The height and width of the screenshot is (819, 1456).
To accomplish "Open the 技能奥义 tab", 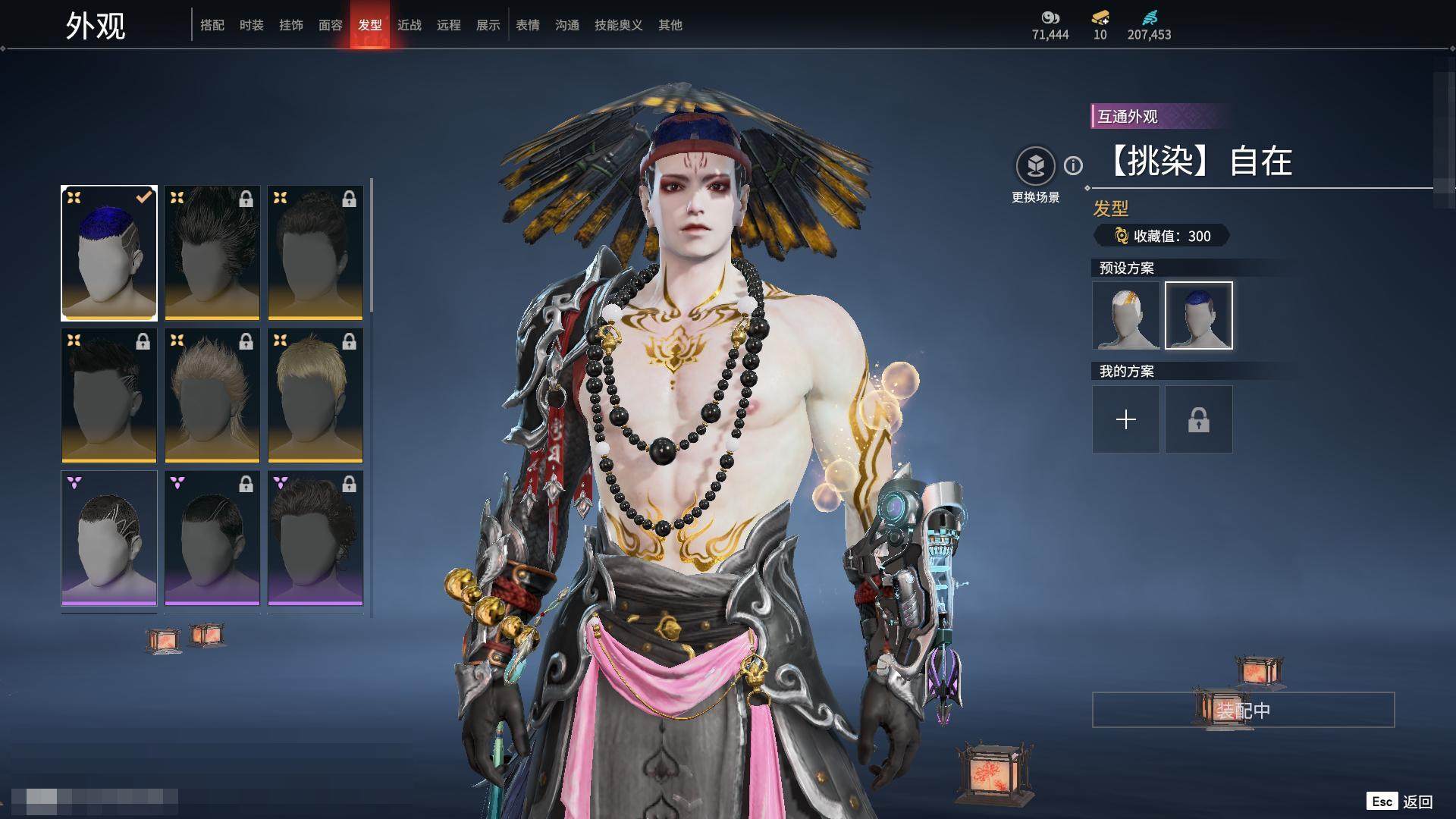I will point(619,25).
